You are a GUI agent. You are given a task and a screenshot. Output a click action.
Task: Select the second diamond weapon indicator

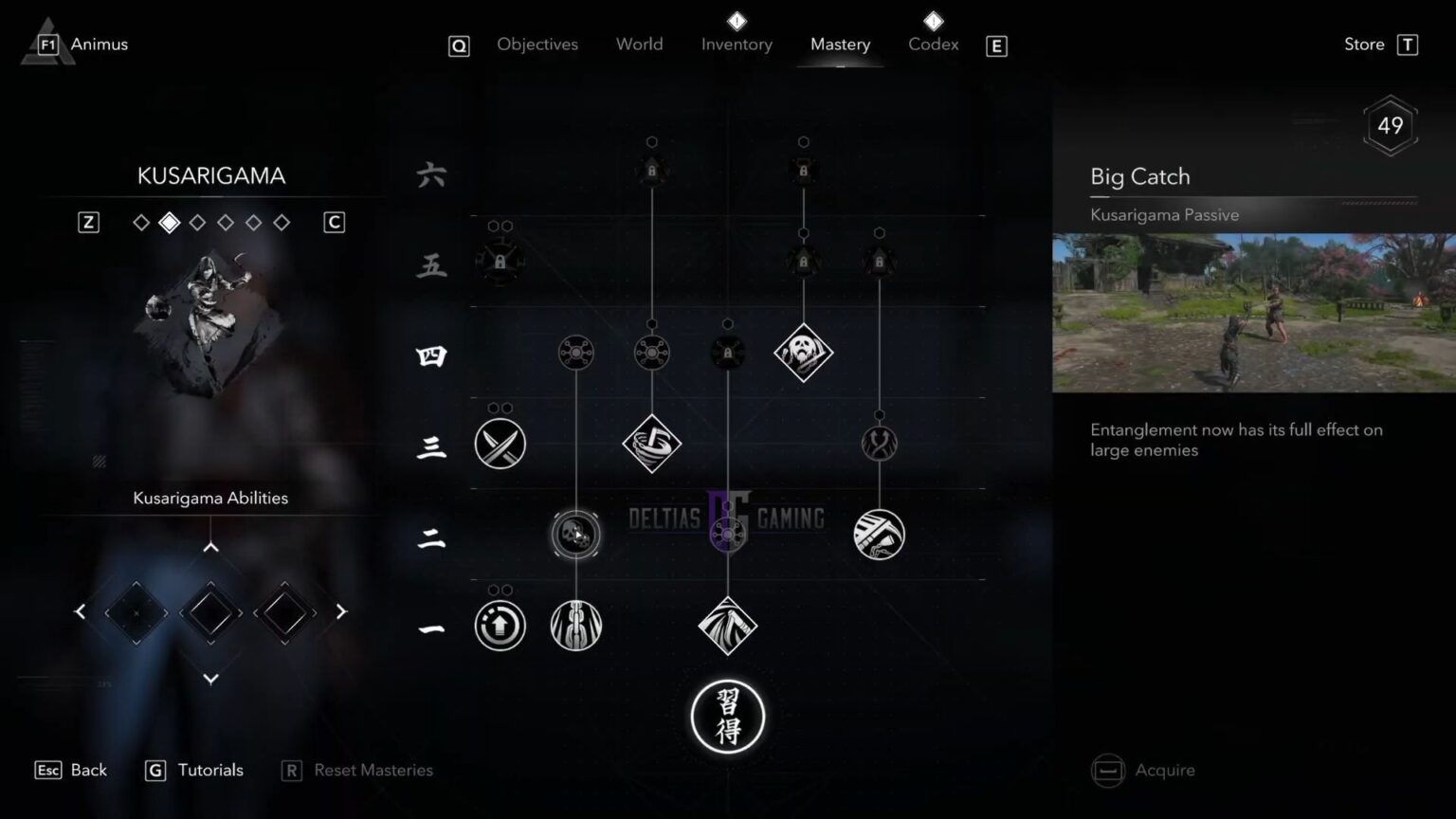(x=170, y=222)
